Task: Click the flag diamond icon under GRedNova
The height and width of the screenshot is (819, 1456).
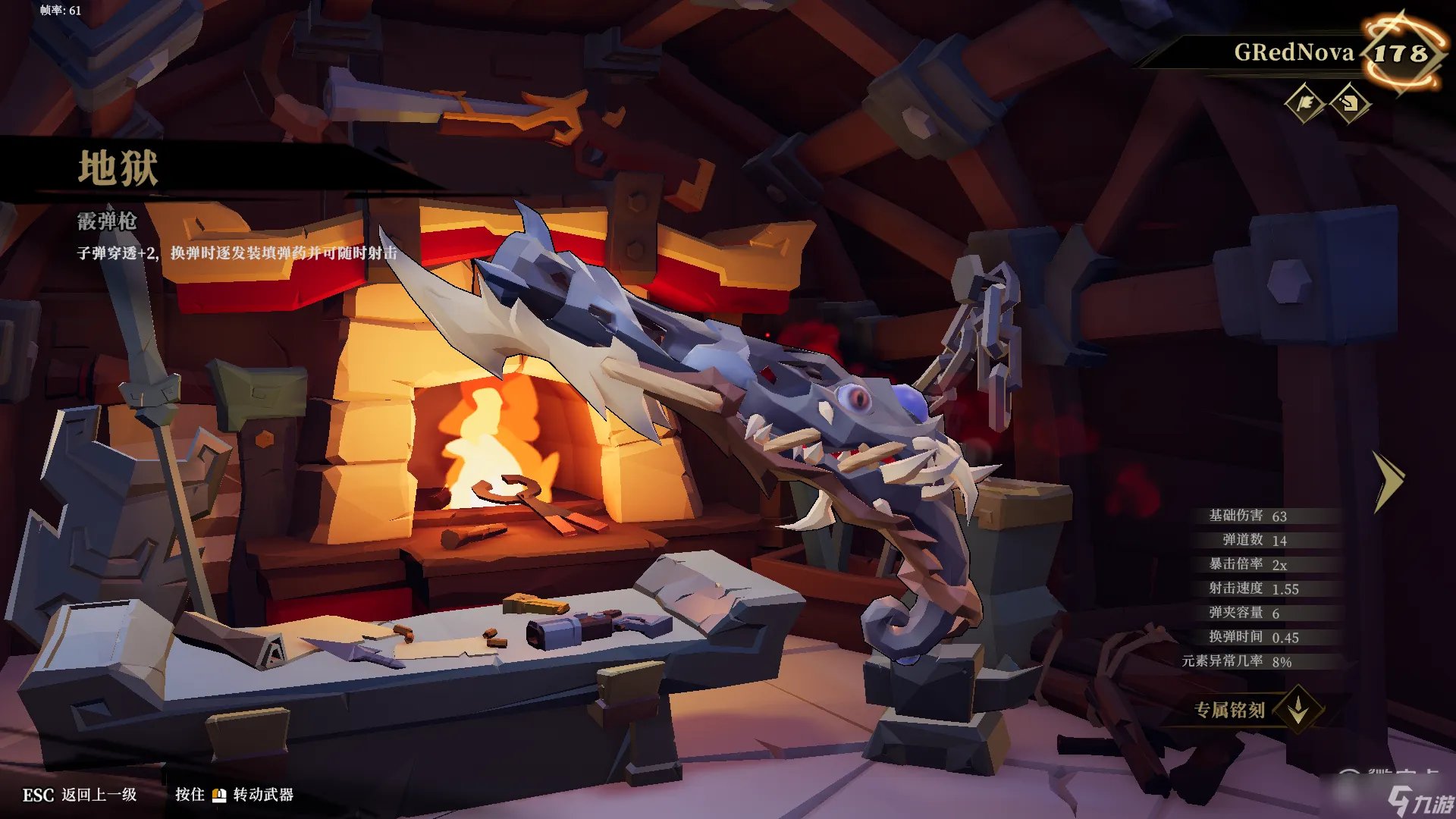Action: (x=1305, y=103)
